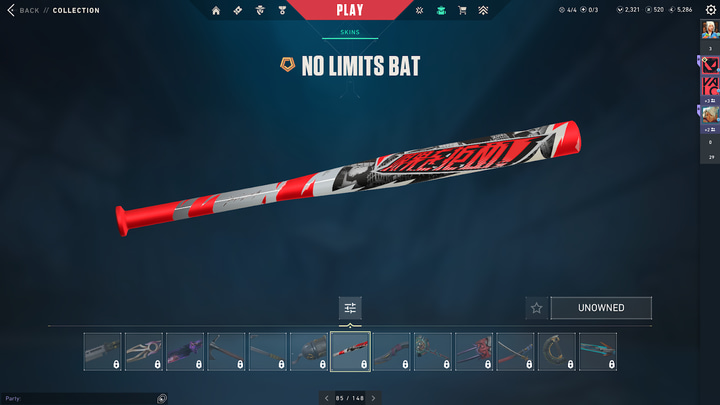Viewport: 720px width, 405px height.
Task: Open the settings gear icon
Action: pyautogui.click(x=711, y=10)
